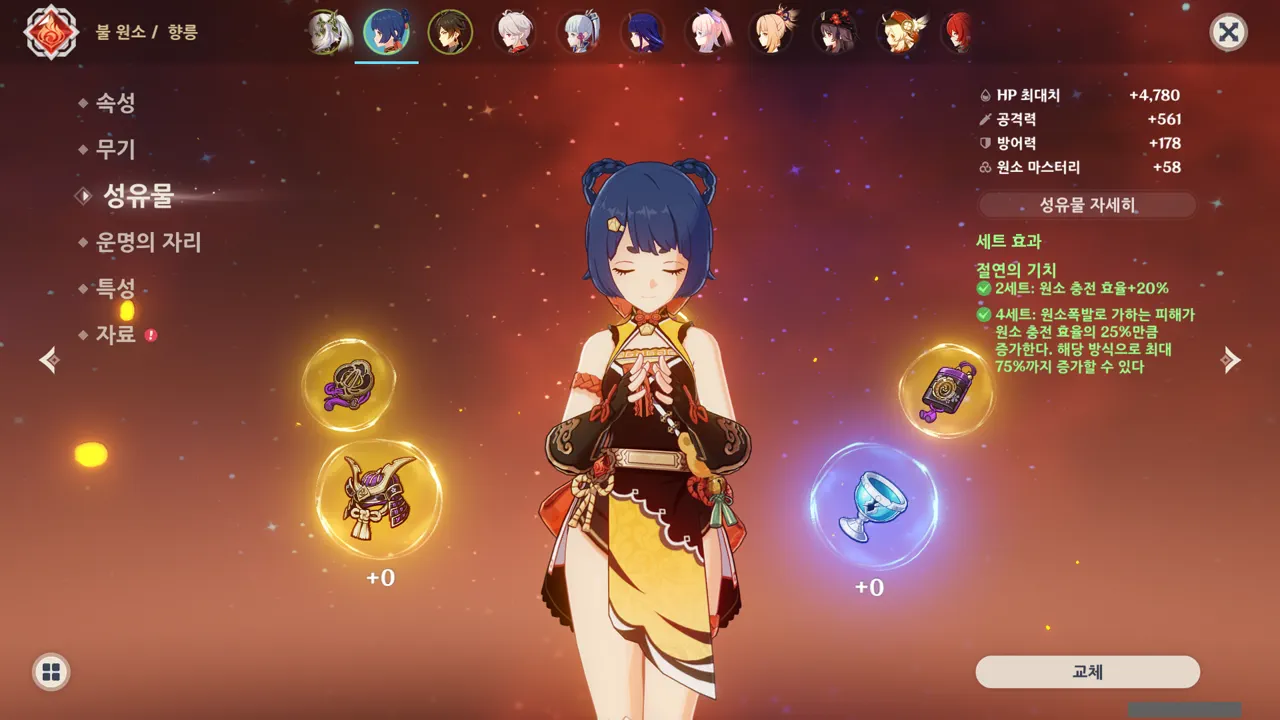Select the 성유물 artifacts entry

pyautogui.click(x=138, y=196)
